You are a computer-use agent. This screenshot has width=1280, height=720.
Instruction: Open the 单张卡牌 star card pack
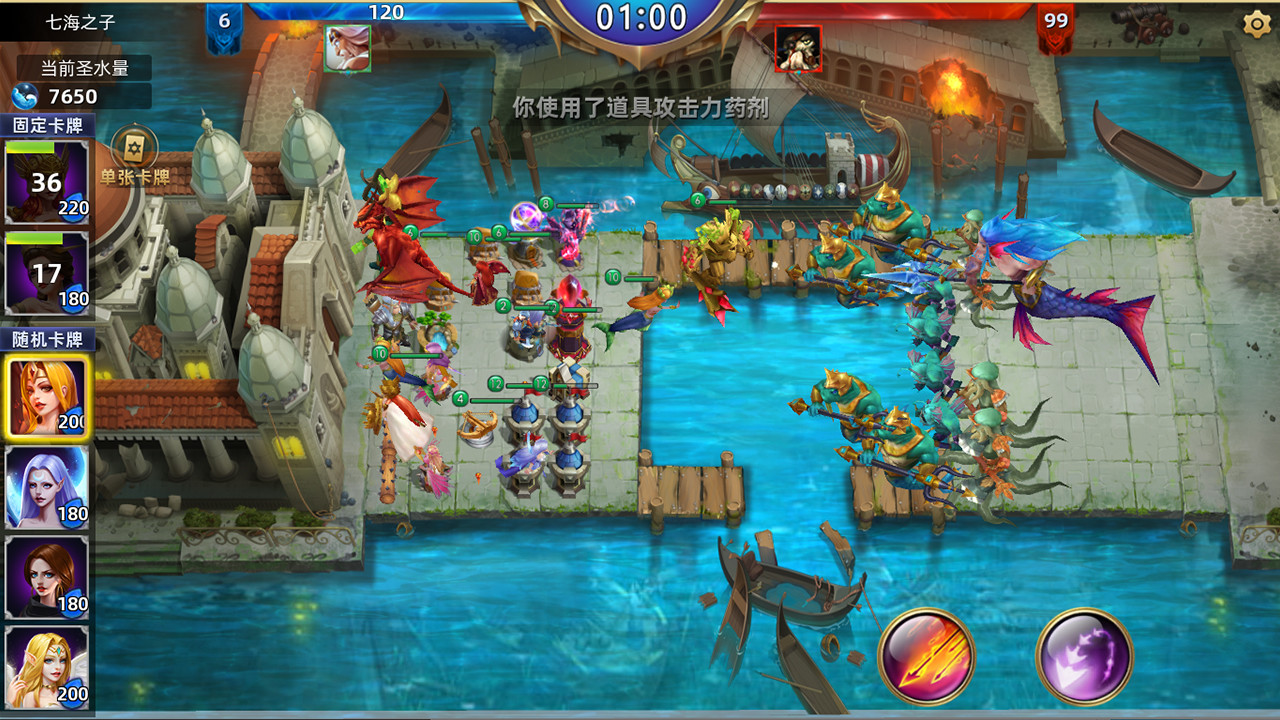point(132,148)
